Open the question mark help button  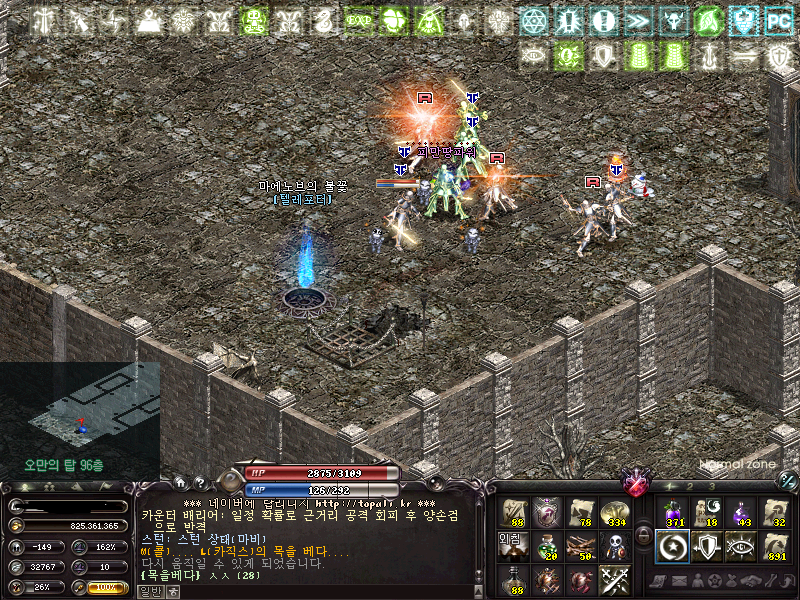(198, 482)
